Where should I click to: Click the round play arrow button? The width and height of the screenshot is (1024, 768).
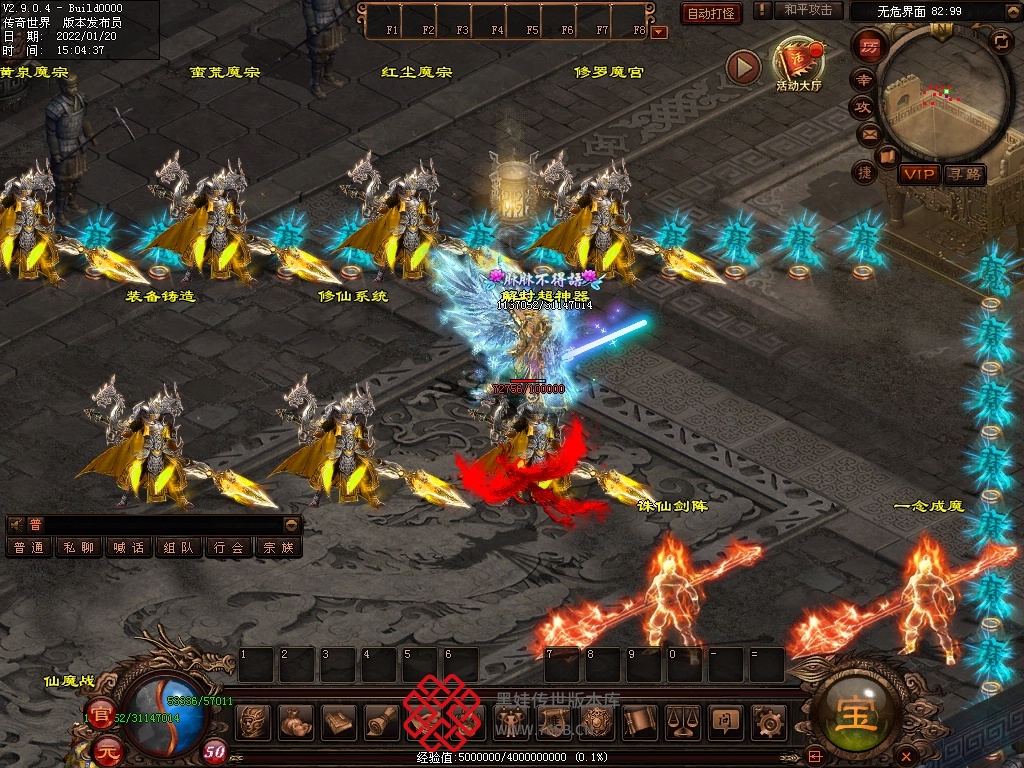pos(743,67)
